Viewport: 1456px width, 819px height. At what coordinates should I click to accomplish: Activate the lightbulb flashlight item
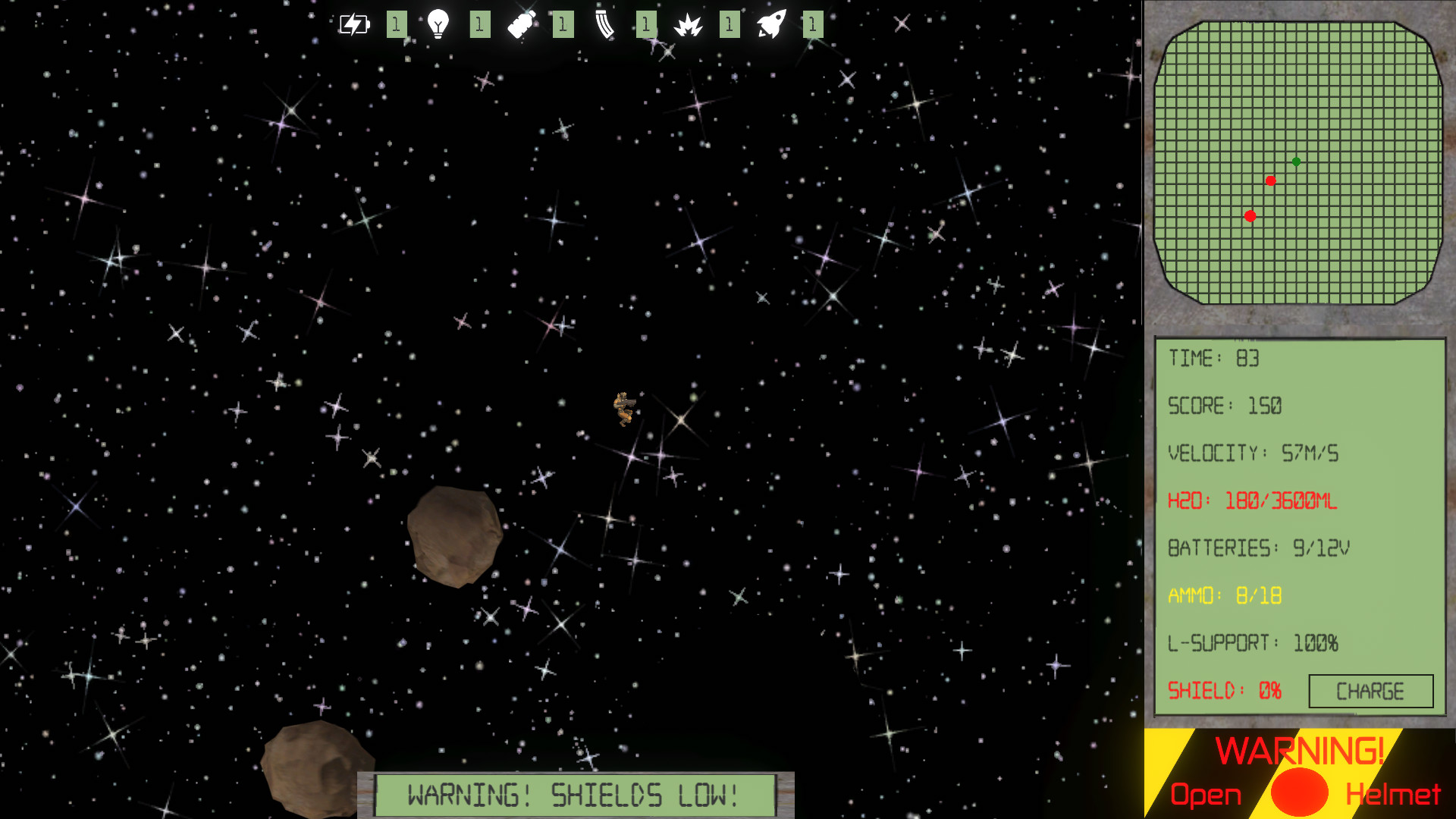click(x=440, y=24)
